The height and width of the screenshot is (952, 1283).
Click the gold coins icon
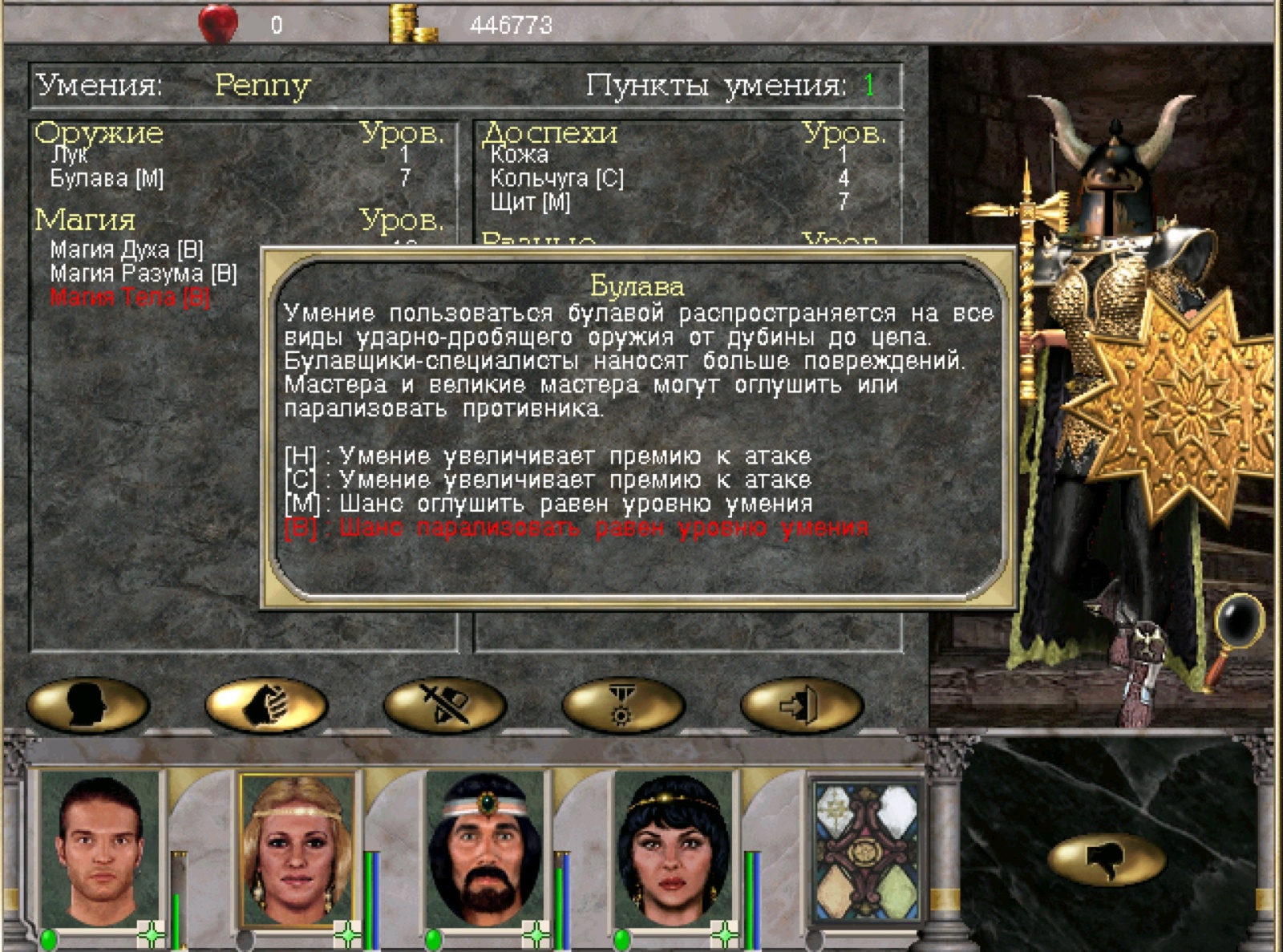coord(409,19)
